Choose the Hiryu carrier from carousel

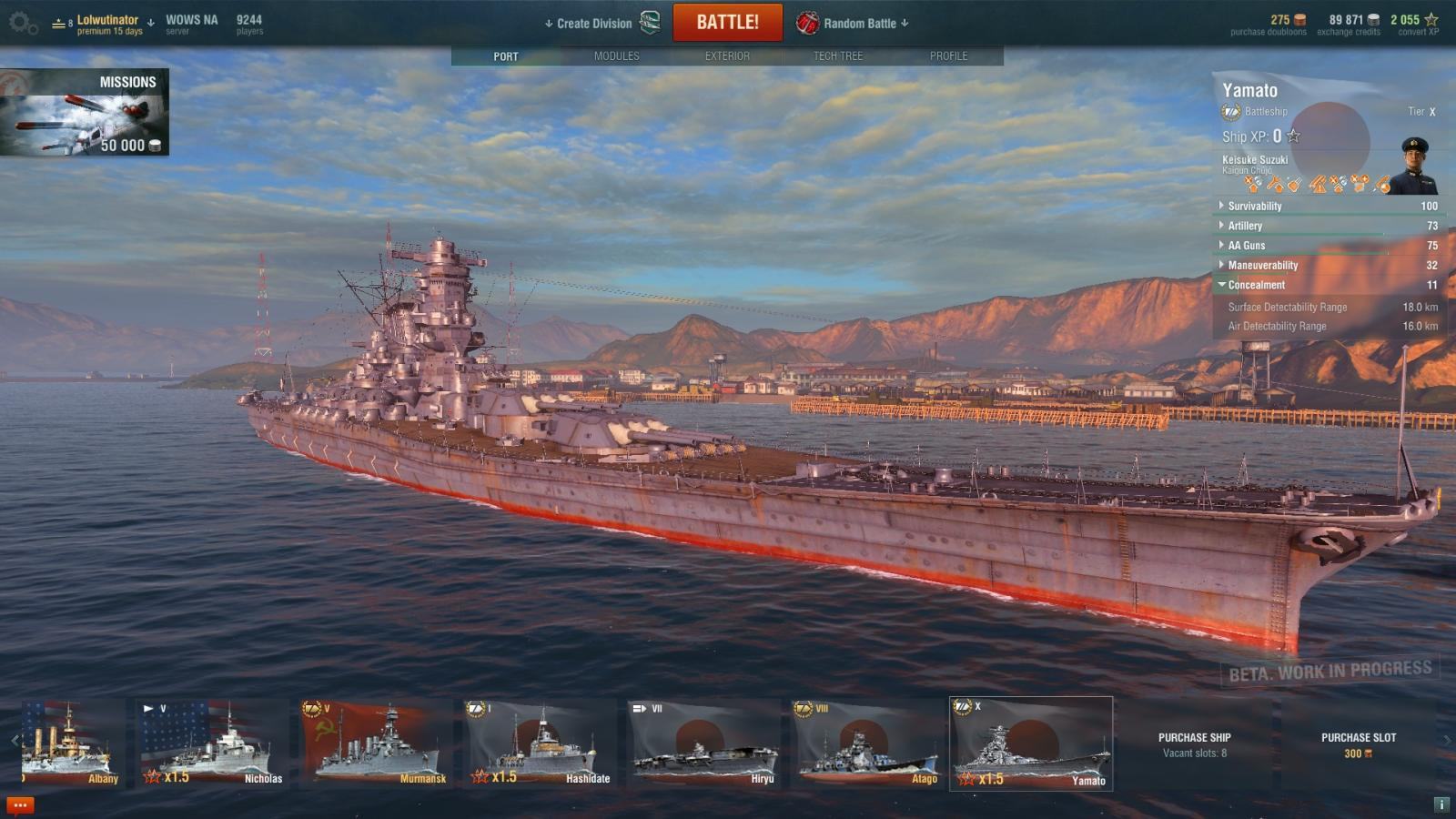pos(703,743)
